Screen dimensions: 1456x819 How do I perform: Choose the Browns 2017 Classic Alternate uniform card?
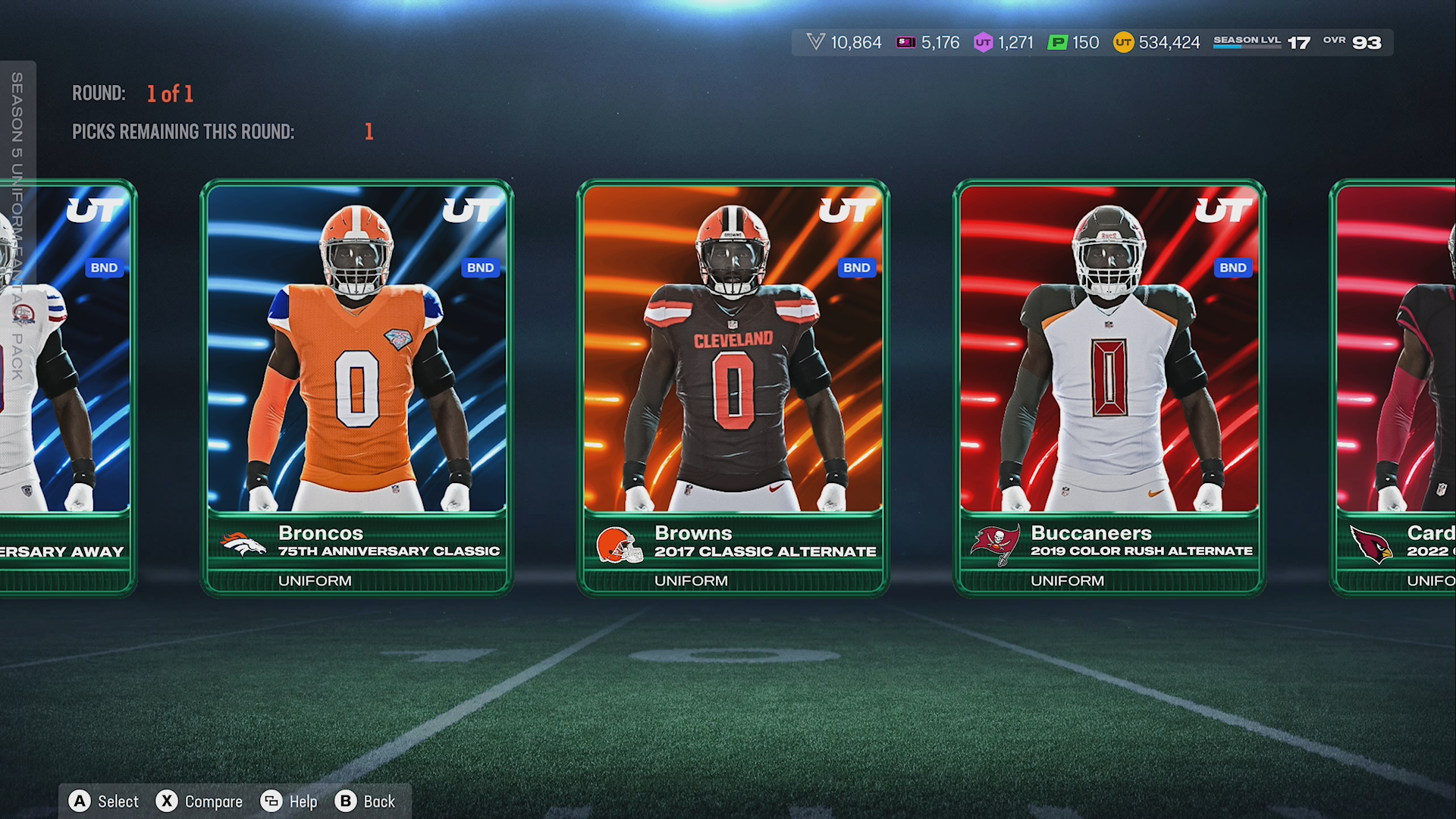coord(733,387)
